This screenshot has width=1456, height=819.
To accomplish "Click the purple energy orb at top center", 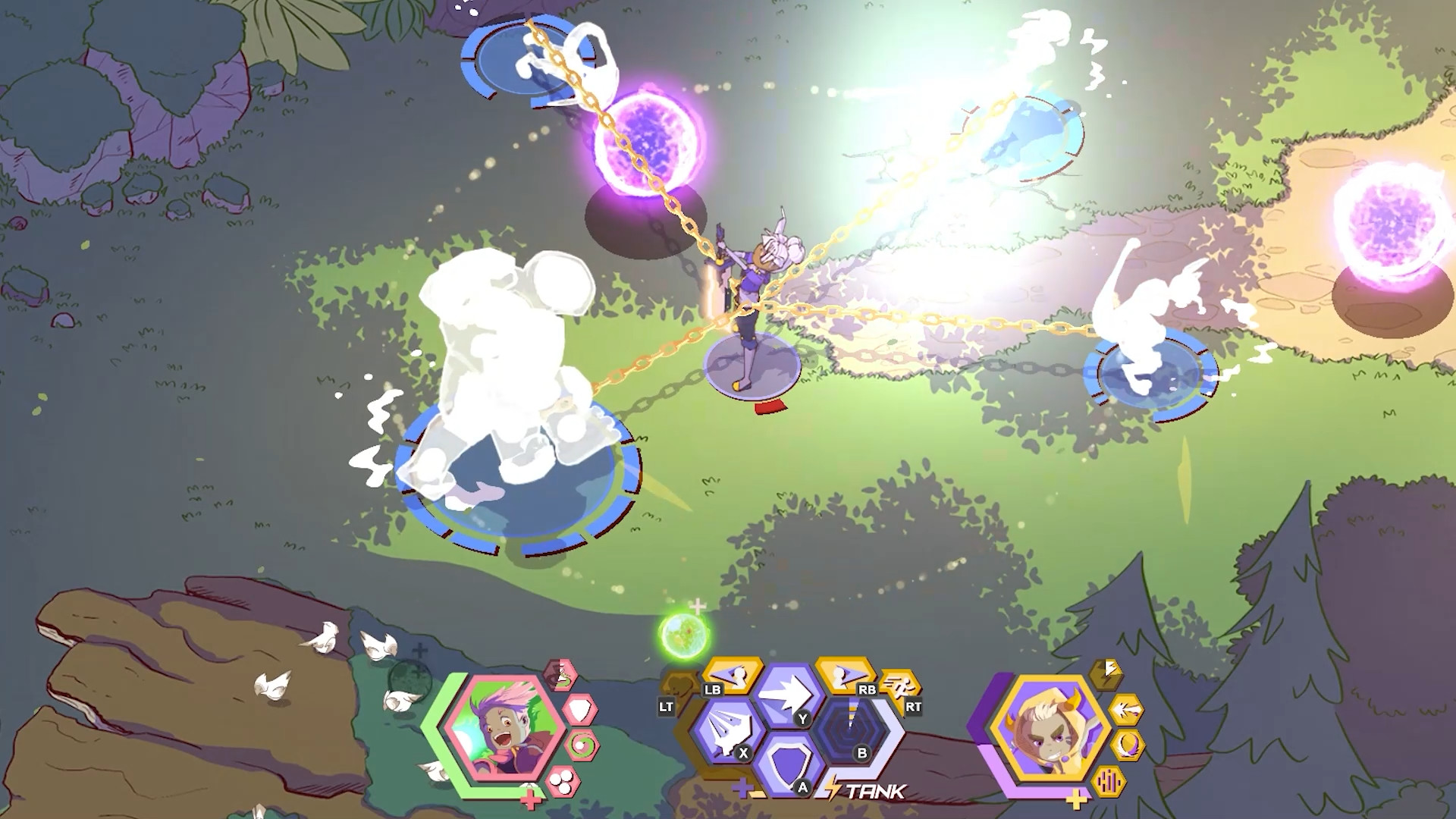I will pyautogui.click(x=648, y=140).
